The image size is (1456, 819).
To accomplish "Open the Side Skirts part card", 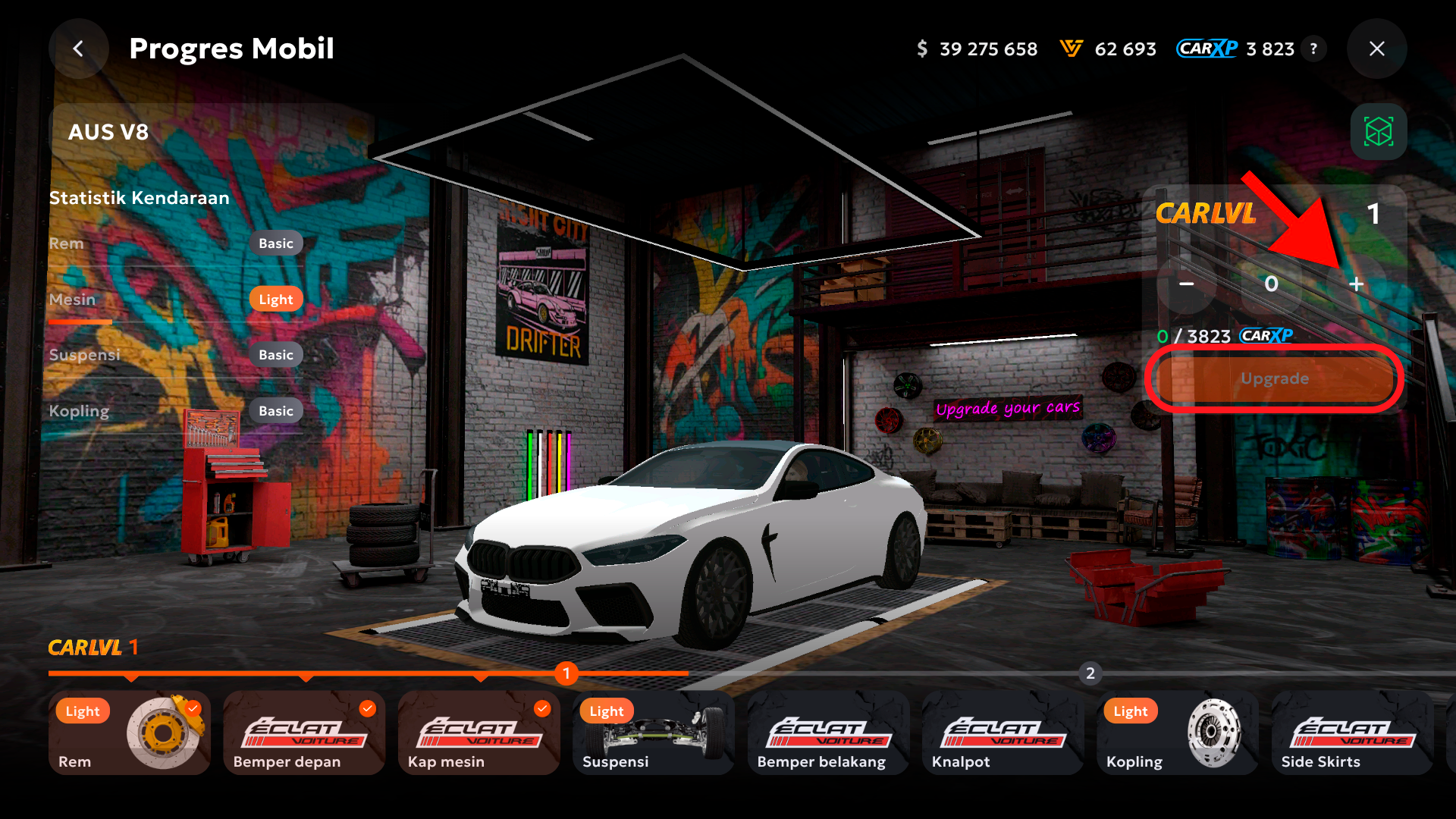I will point(1351,733).
